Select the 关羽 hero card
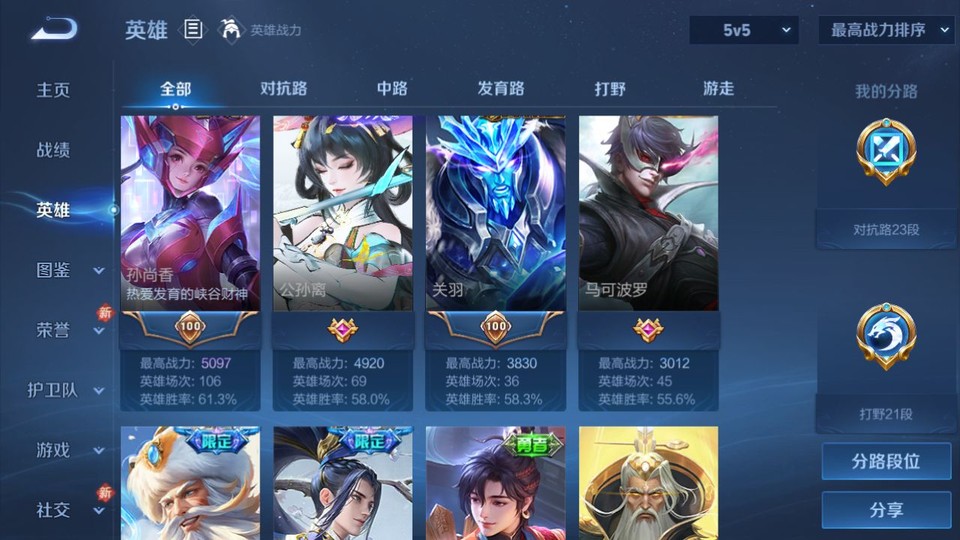 tap(496, 213)
